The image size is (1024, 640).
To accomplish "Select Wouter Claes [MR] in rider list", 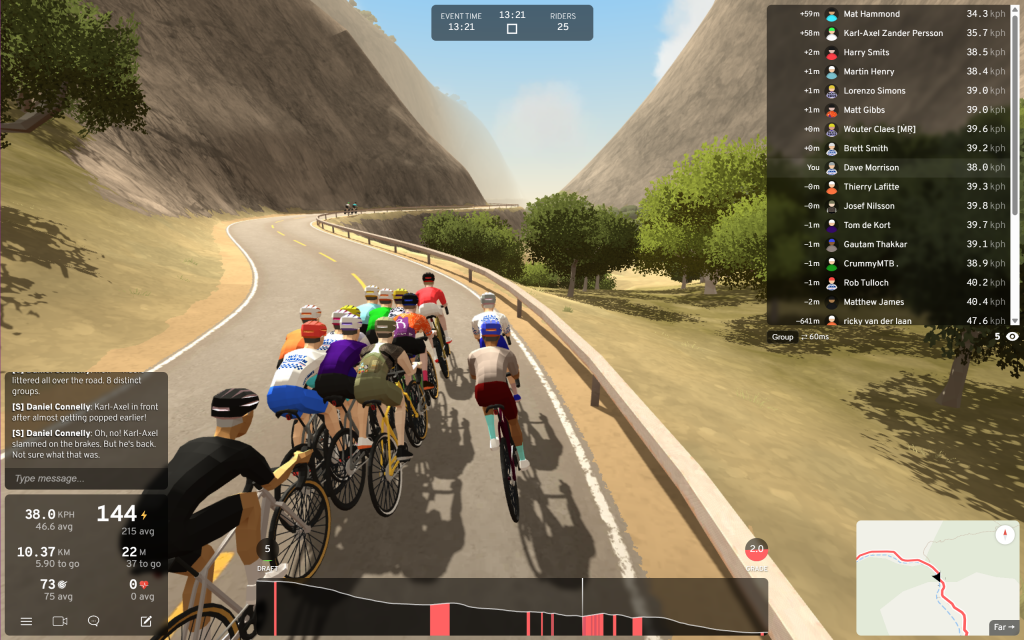I will click(x=890, y=129).
